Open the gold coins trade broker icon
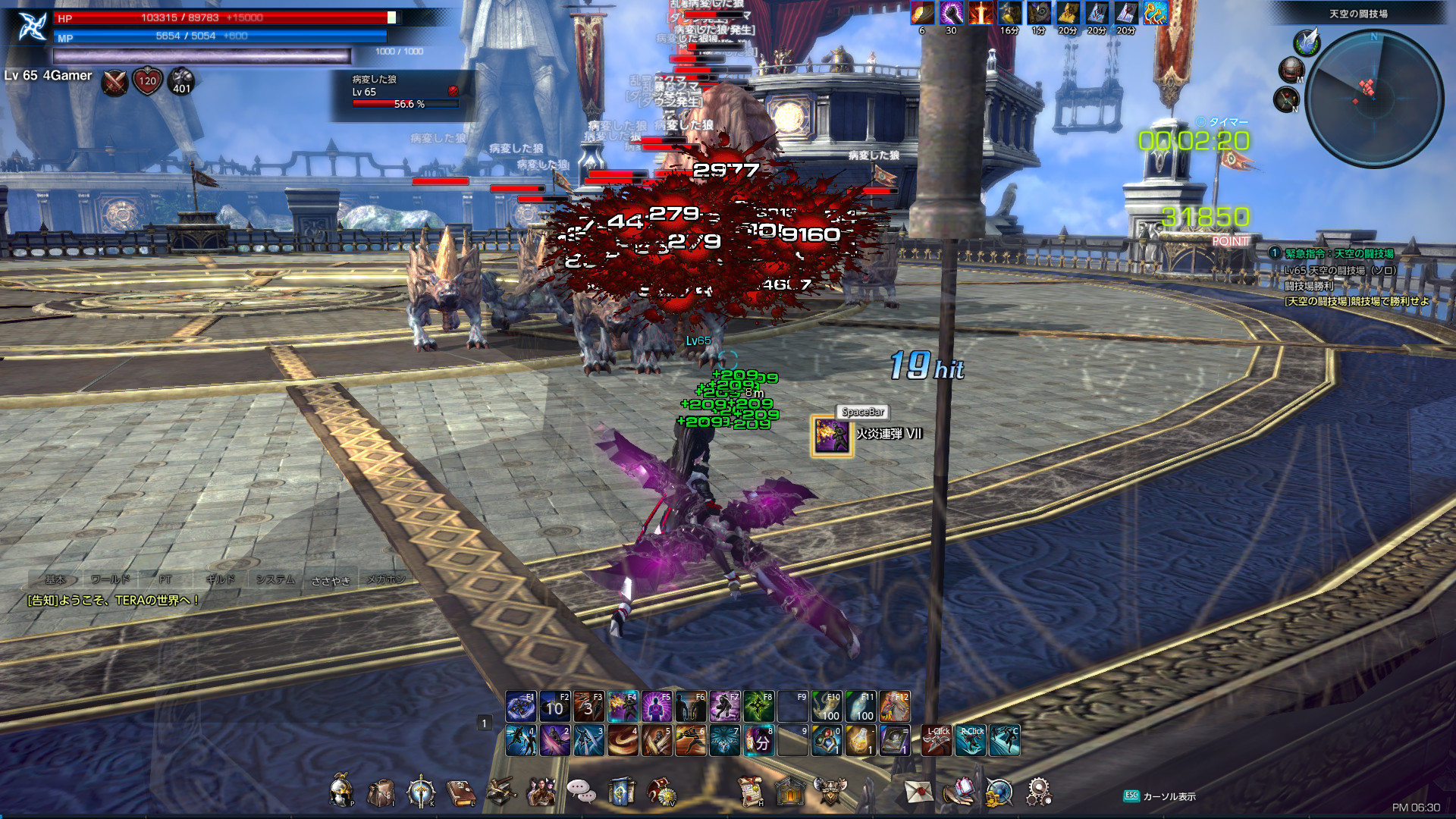 click(x=999, y=793)
